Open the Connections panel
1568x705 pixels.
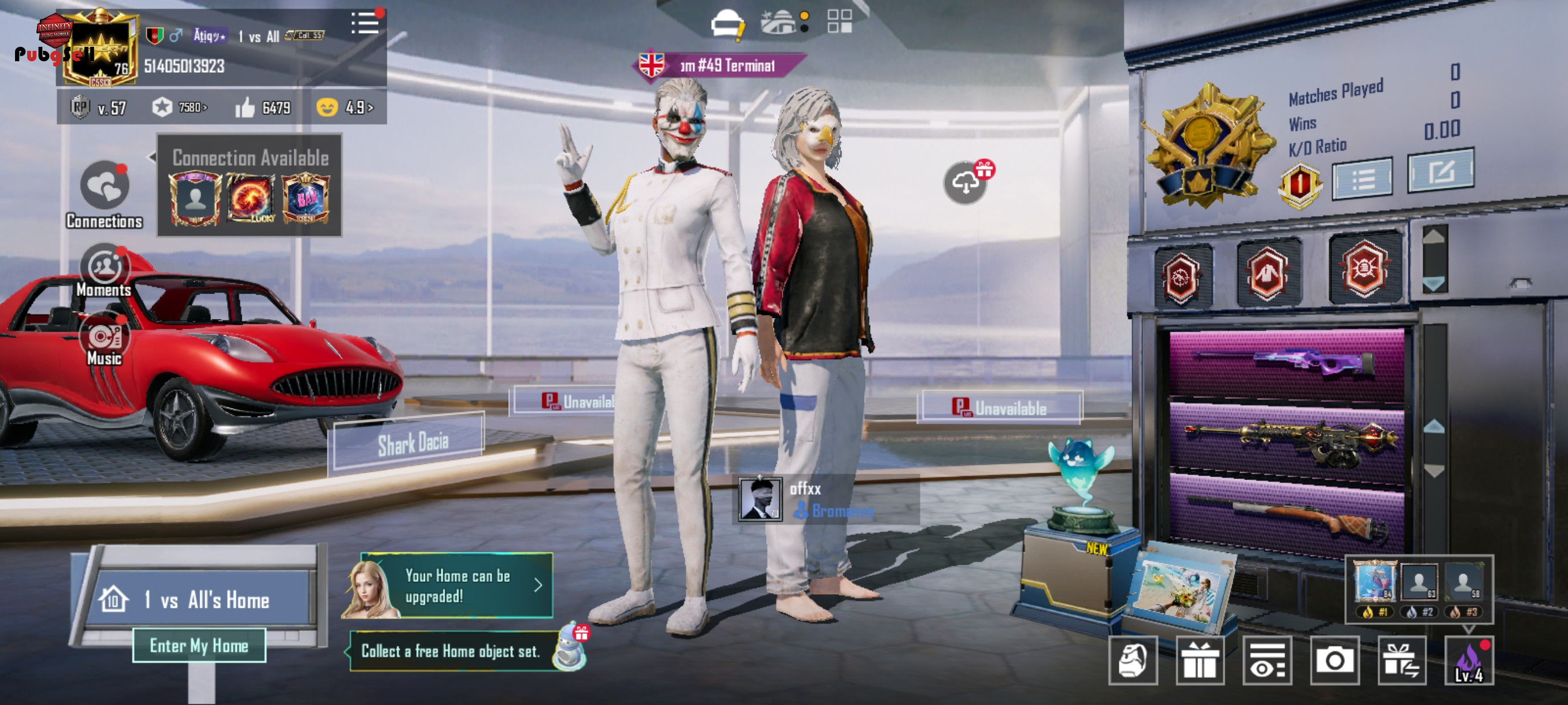pos(104,194)
